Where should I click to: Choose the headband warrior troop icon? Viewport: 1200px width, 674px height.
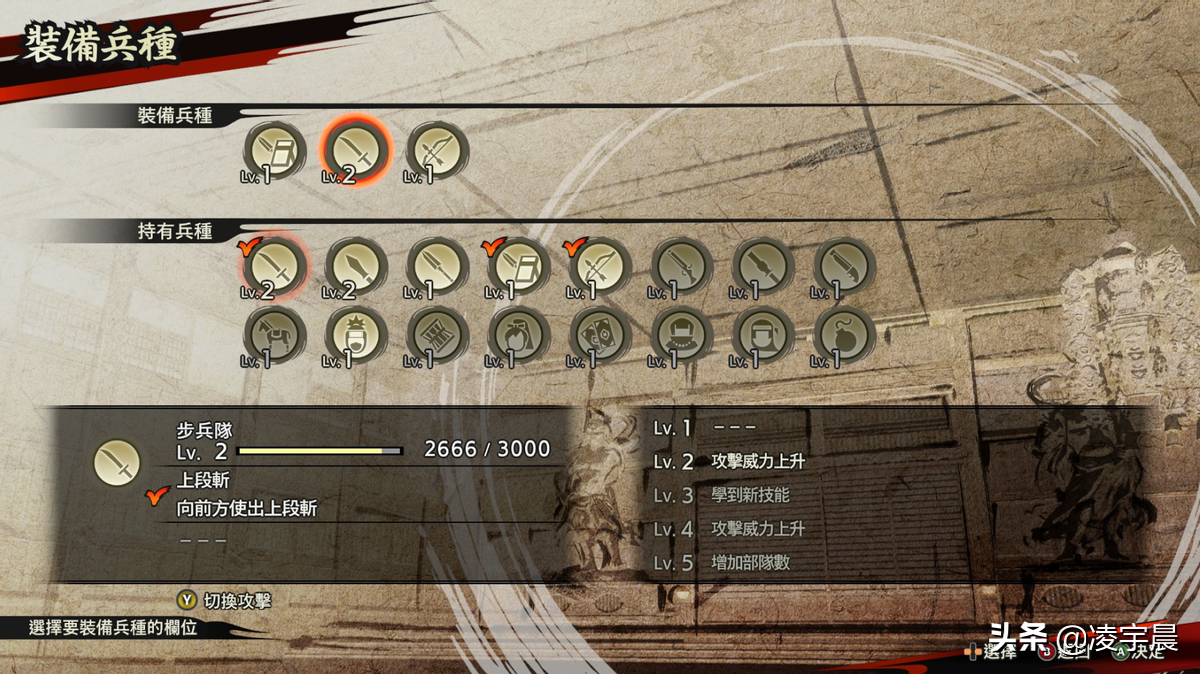pyautogui.click(x=764, y=334)
